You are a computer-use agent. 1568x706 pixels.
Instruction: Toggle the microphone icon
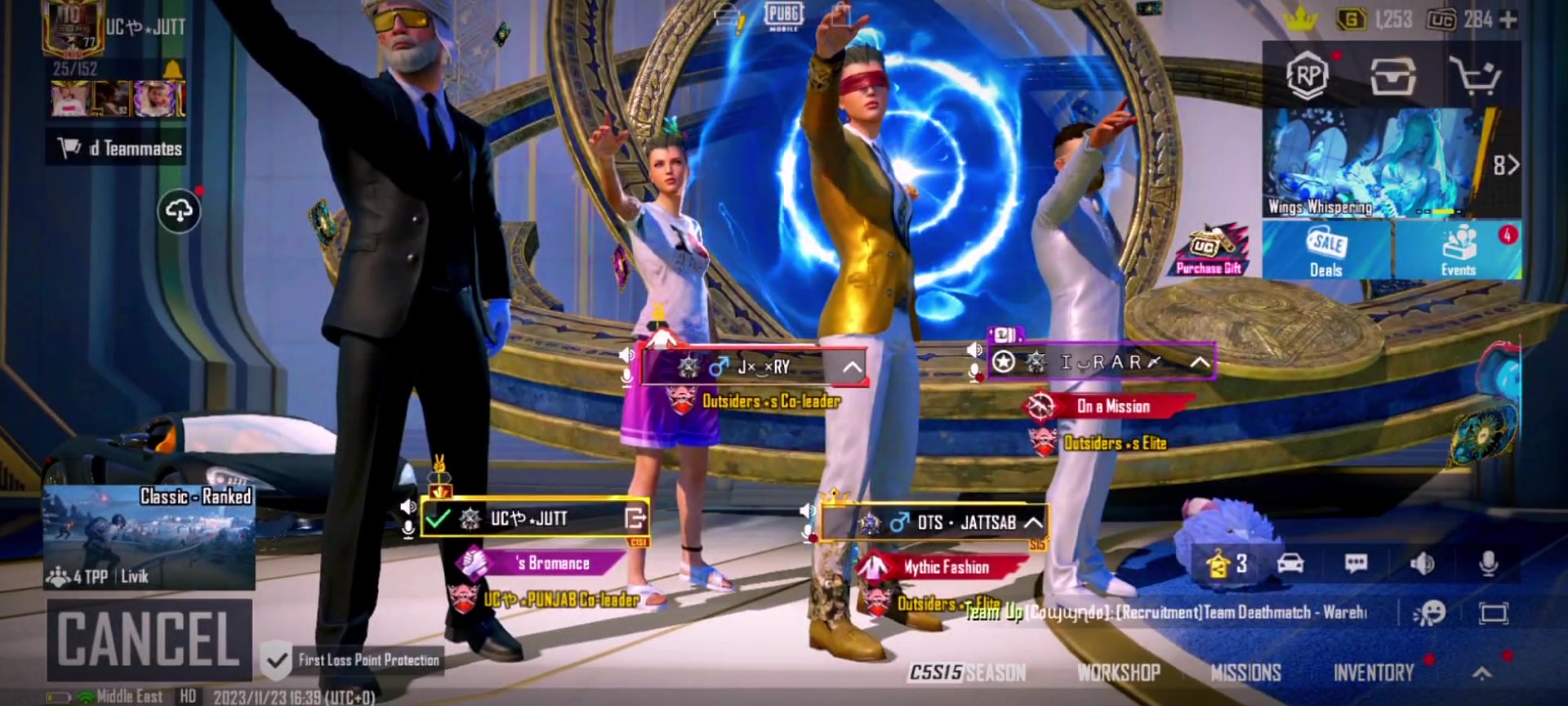[1488, 563]
